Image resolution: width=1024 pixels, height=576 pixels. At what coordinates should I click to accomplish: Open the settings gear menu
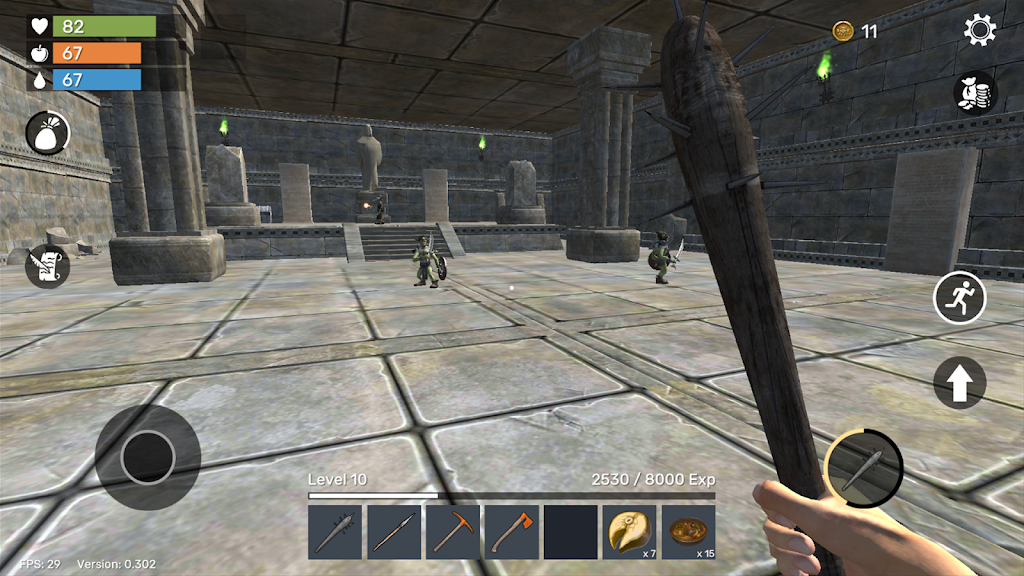coord(979,30)
